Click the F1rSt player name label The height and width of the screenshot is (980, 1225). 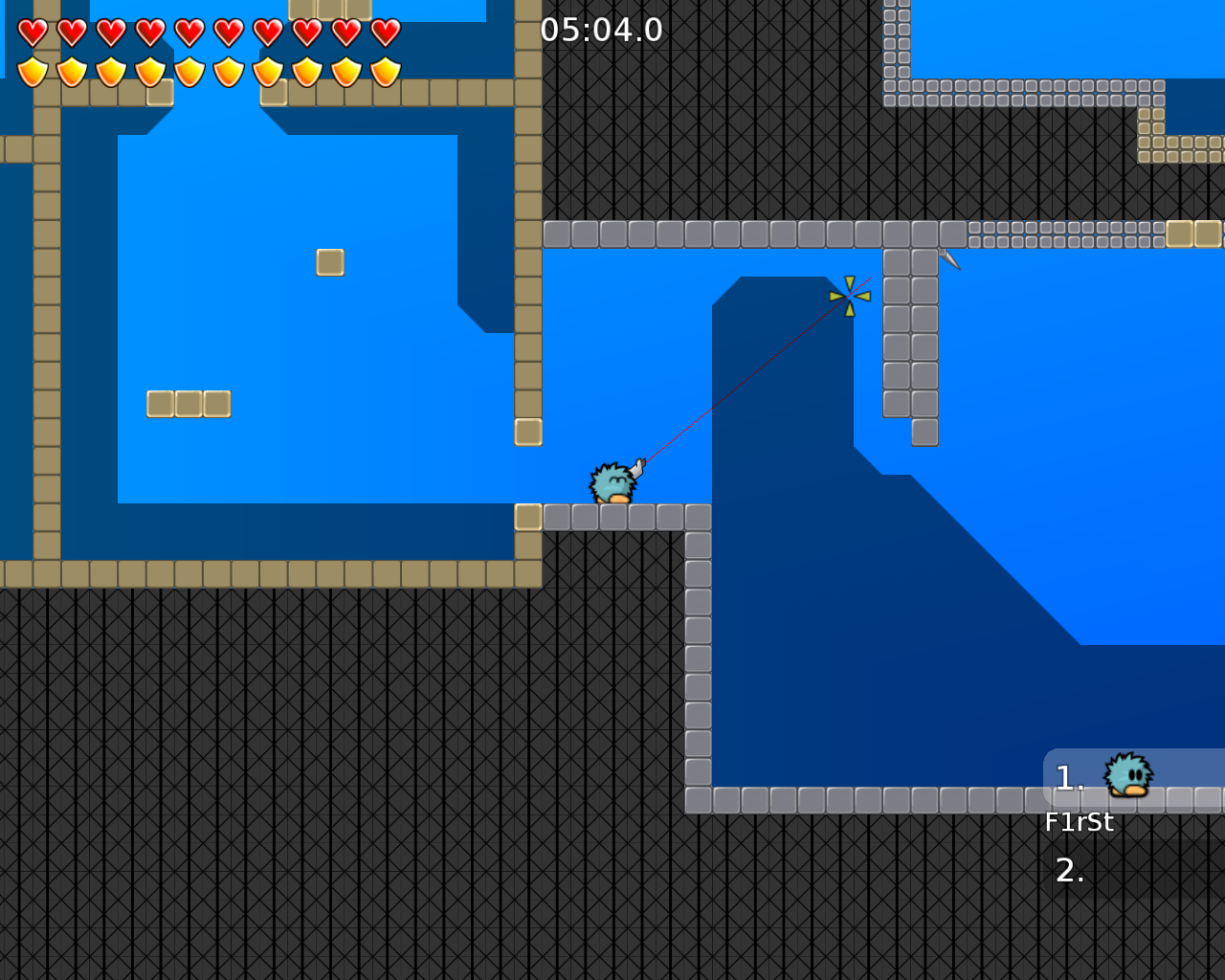1080,821
